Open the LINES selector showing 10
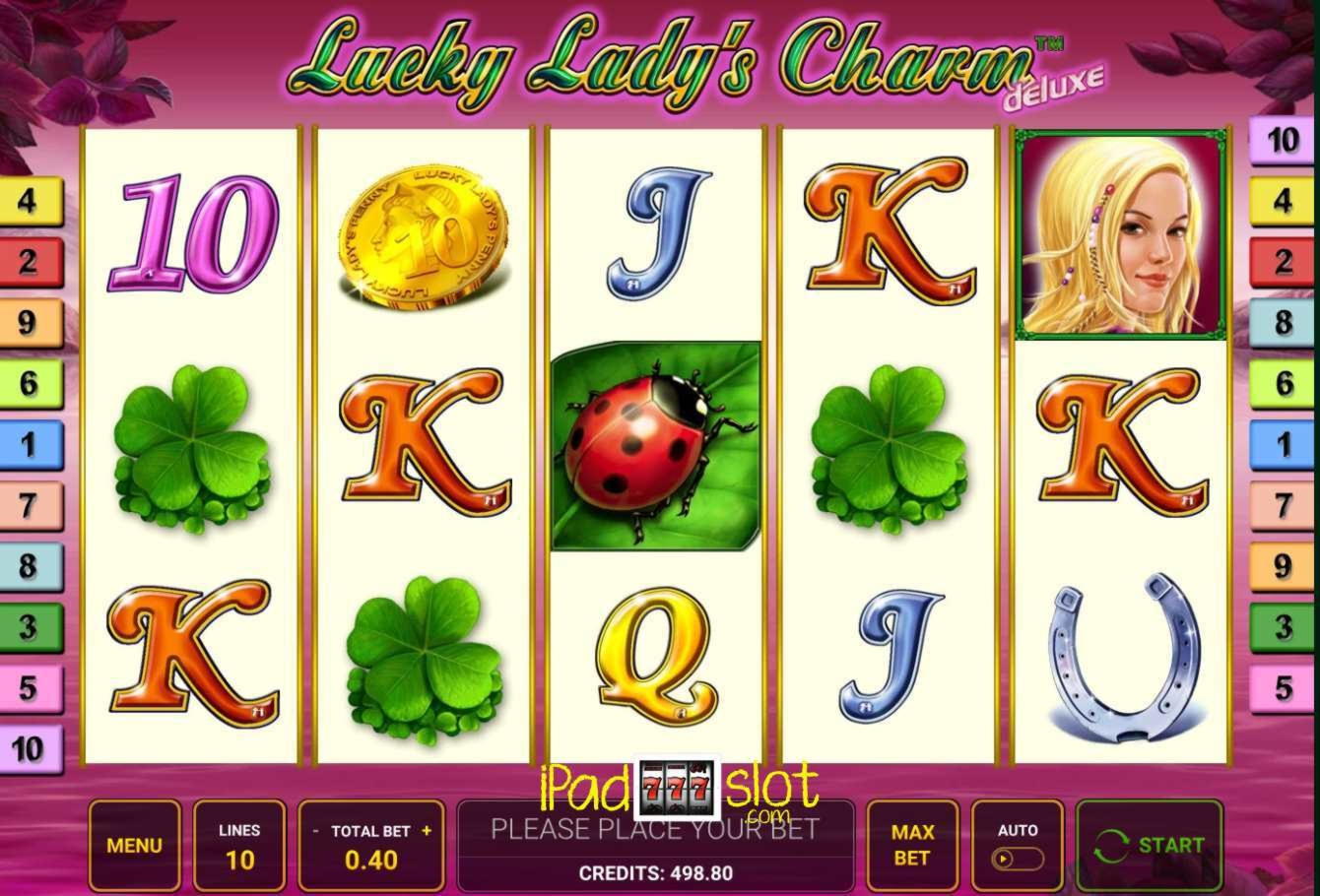Viewport: 1320px width, 896px height. [238, 845]
